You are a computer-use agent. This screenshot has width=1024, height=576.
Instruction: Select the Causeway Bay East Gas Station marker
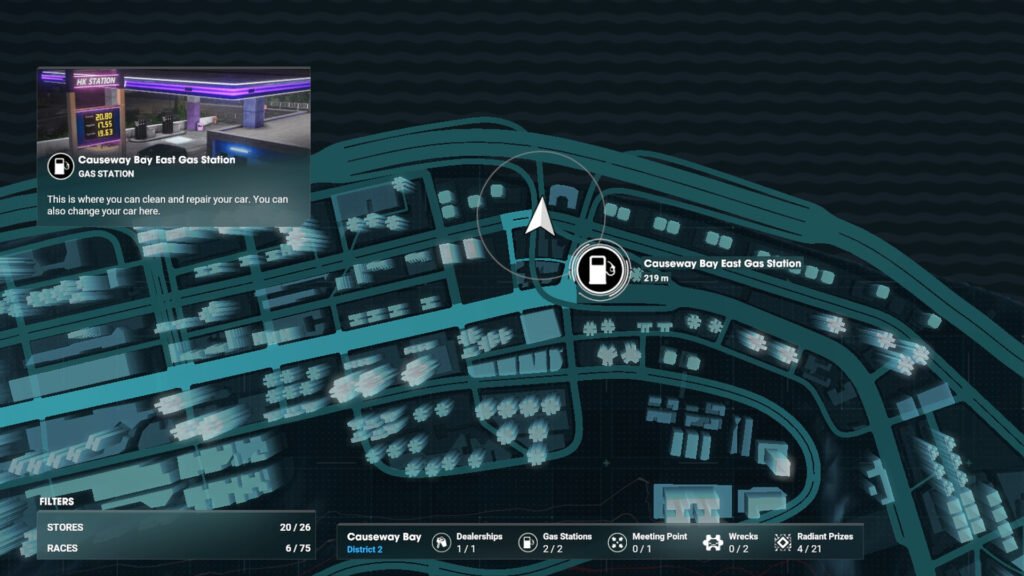tap(599, 270)
